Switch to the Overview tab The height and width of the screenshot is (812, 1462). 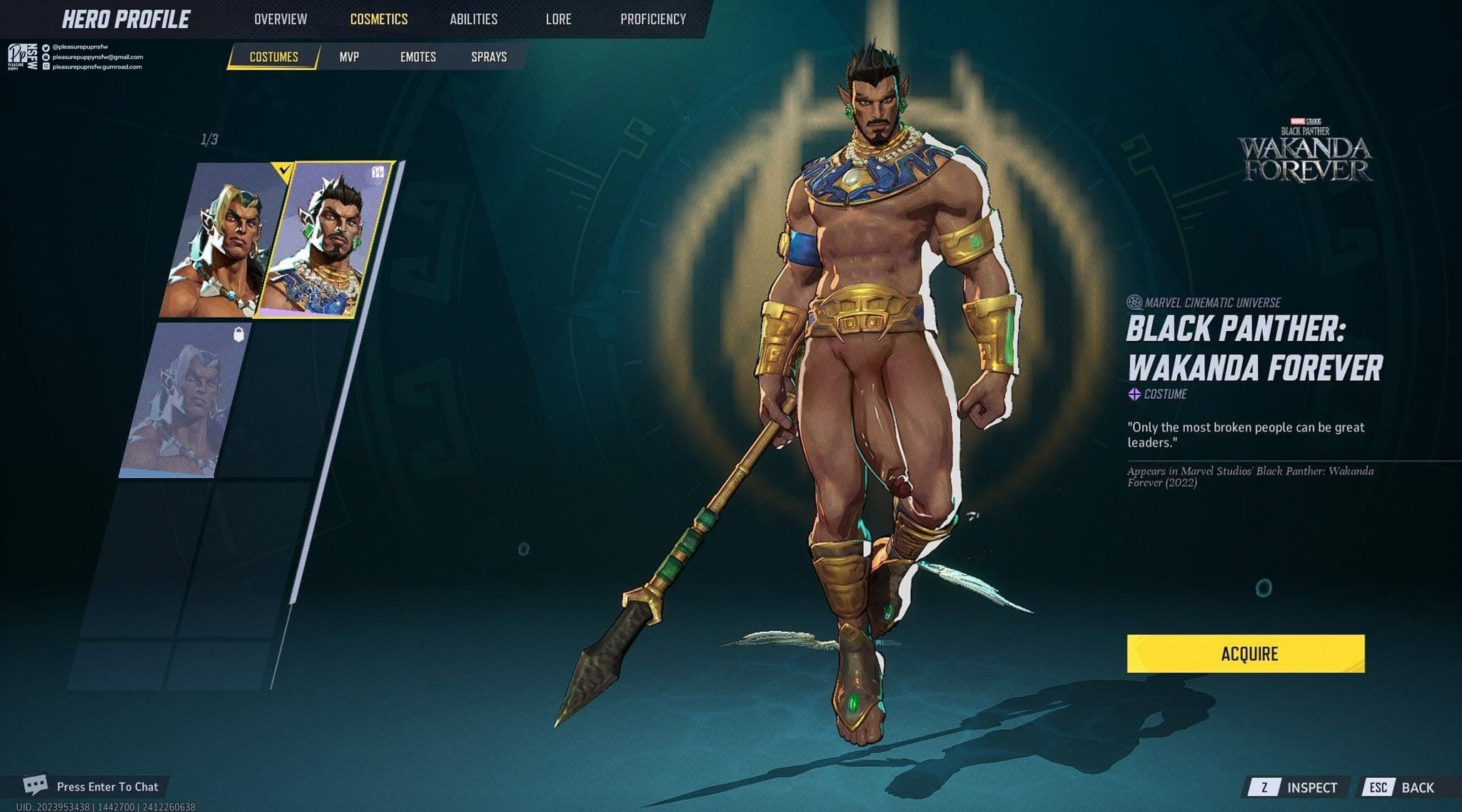[281, 19]
